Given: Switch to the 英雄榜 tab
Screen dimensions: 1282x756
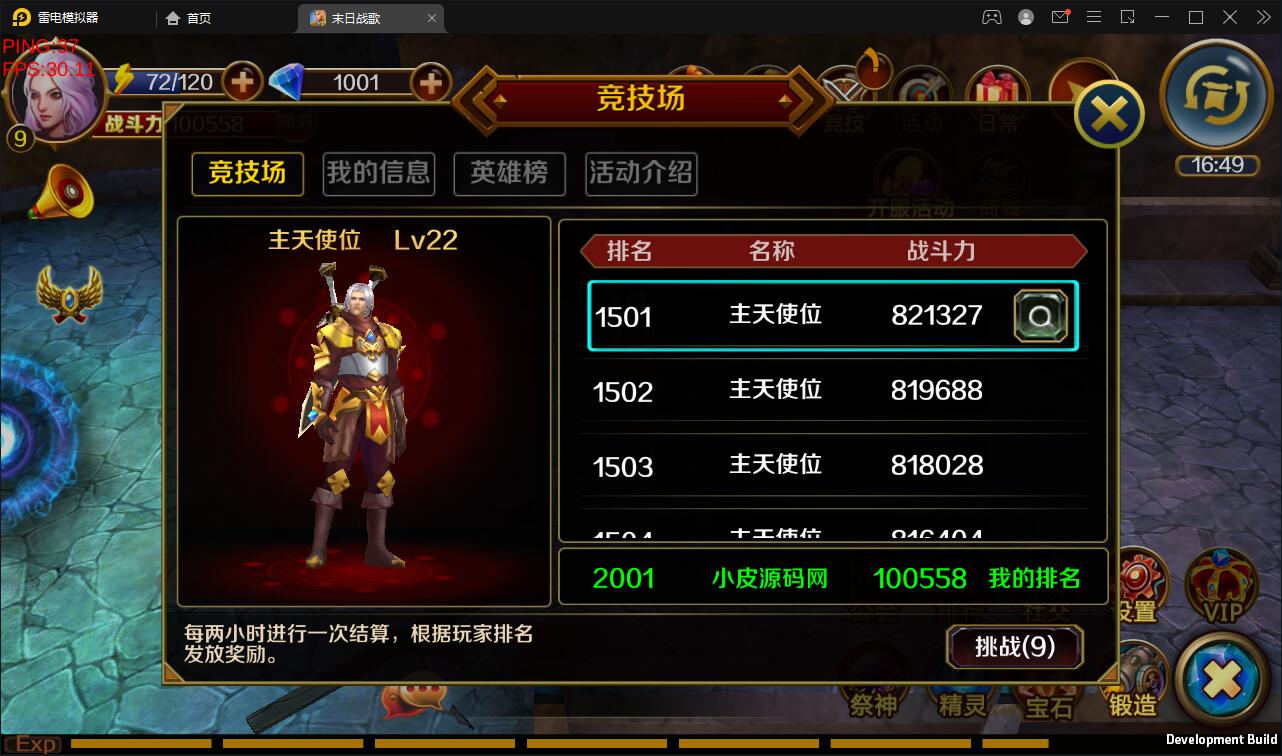Looking at the screenshot, I should tap(509, 173).
